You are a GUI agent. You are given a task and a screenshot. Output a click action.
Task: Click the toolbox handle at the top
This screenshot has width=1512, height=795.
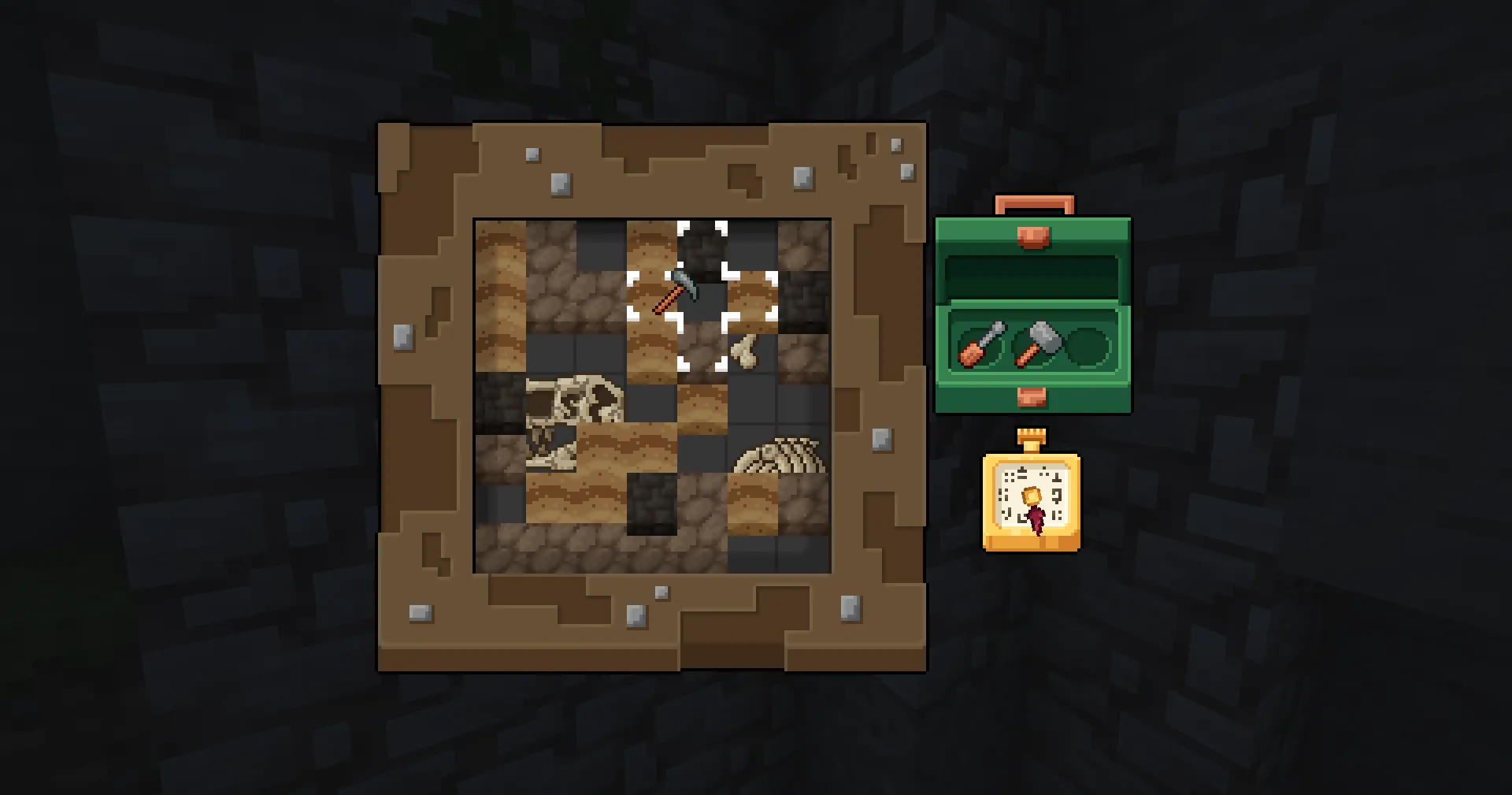click(1034, 205)
